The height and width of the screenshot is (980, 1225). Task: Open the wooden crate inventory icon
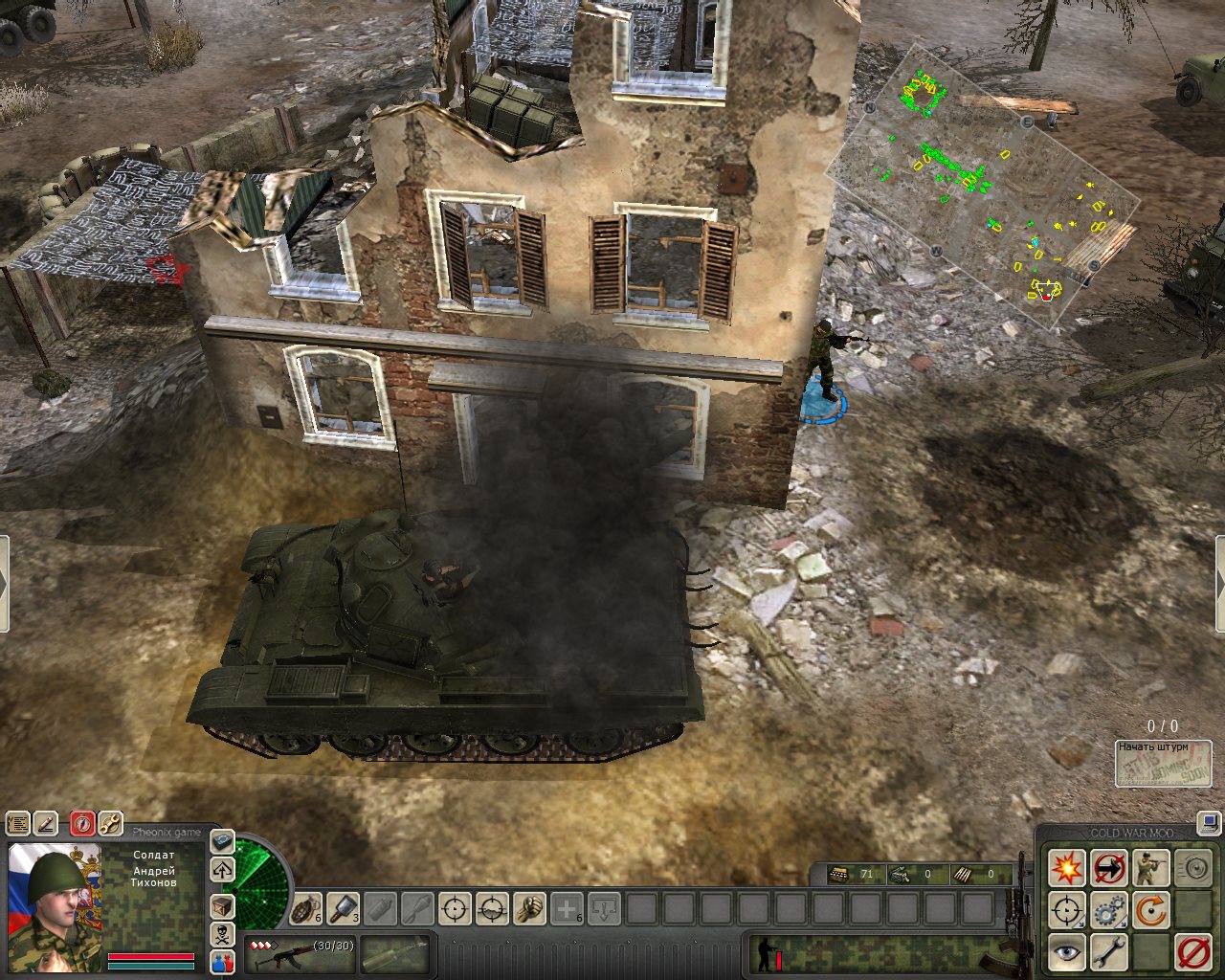pos(222,905)
